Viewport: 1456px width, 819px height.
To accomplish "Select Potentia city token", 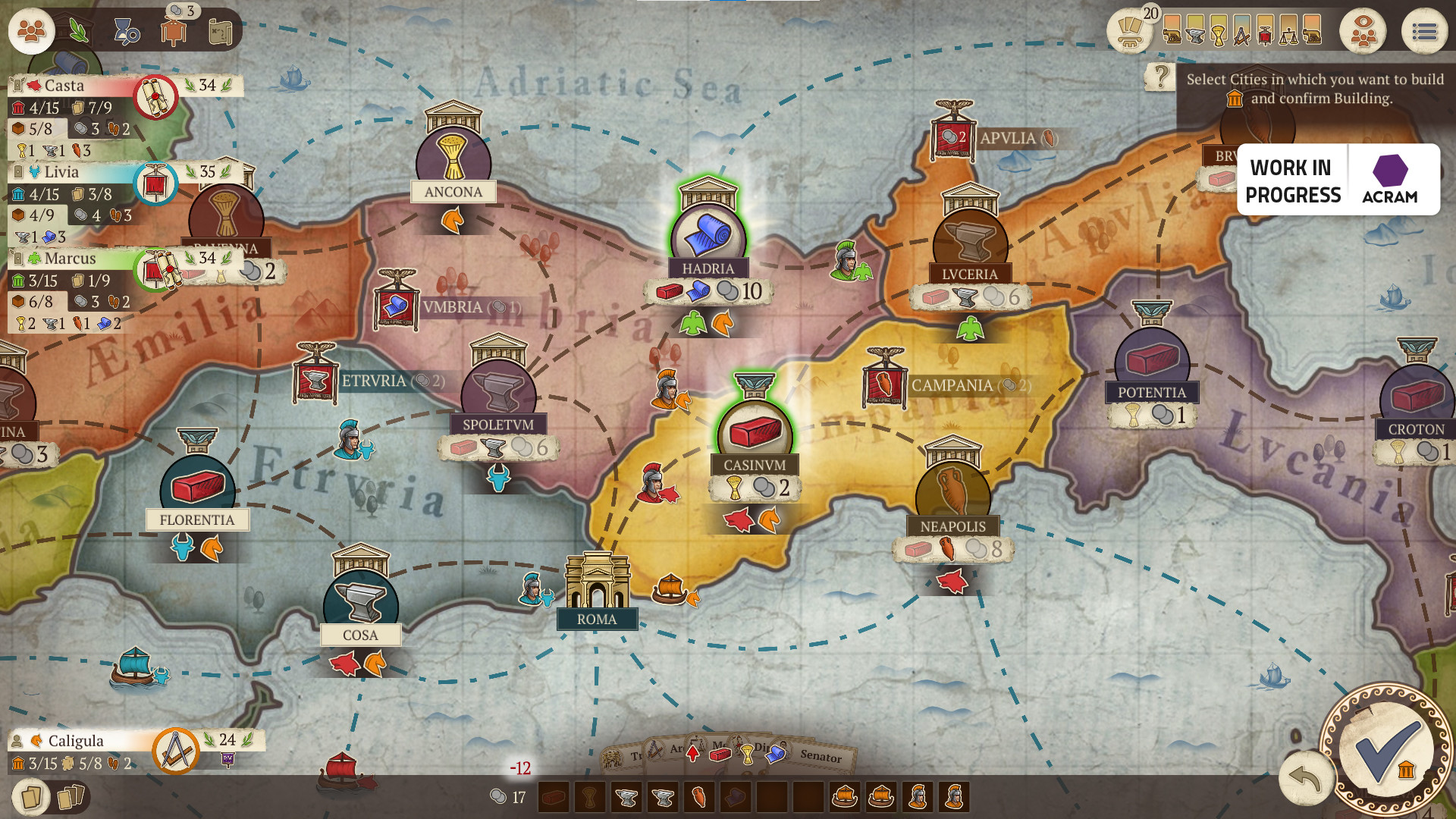I will click(x=1151, y=362).
